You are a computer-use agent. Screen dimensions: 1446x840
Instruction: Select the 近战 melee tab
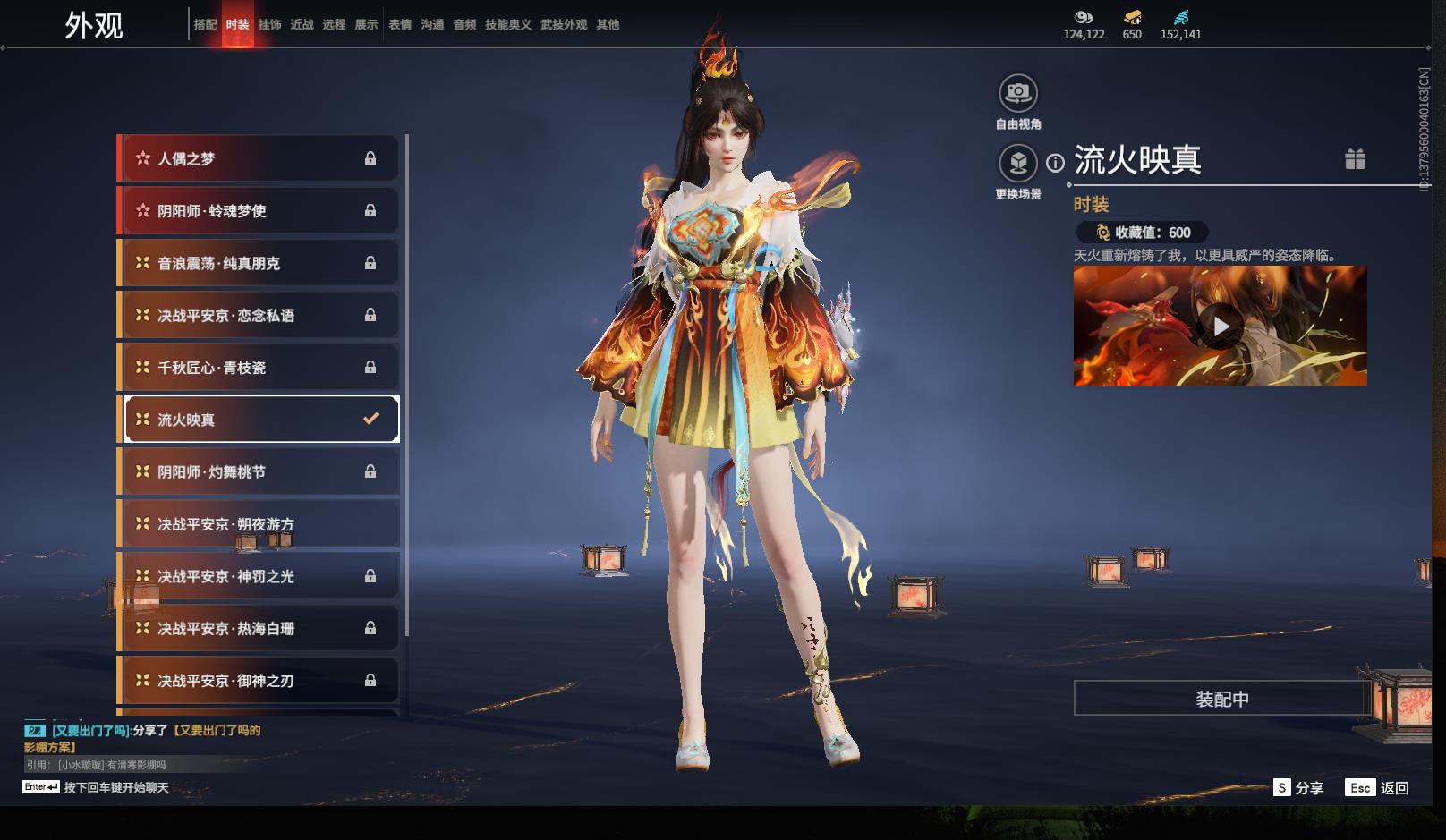tap(302, 24)
